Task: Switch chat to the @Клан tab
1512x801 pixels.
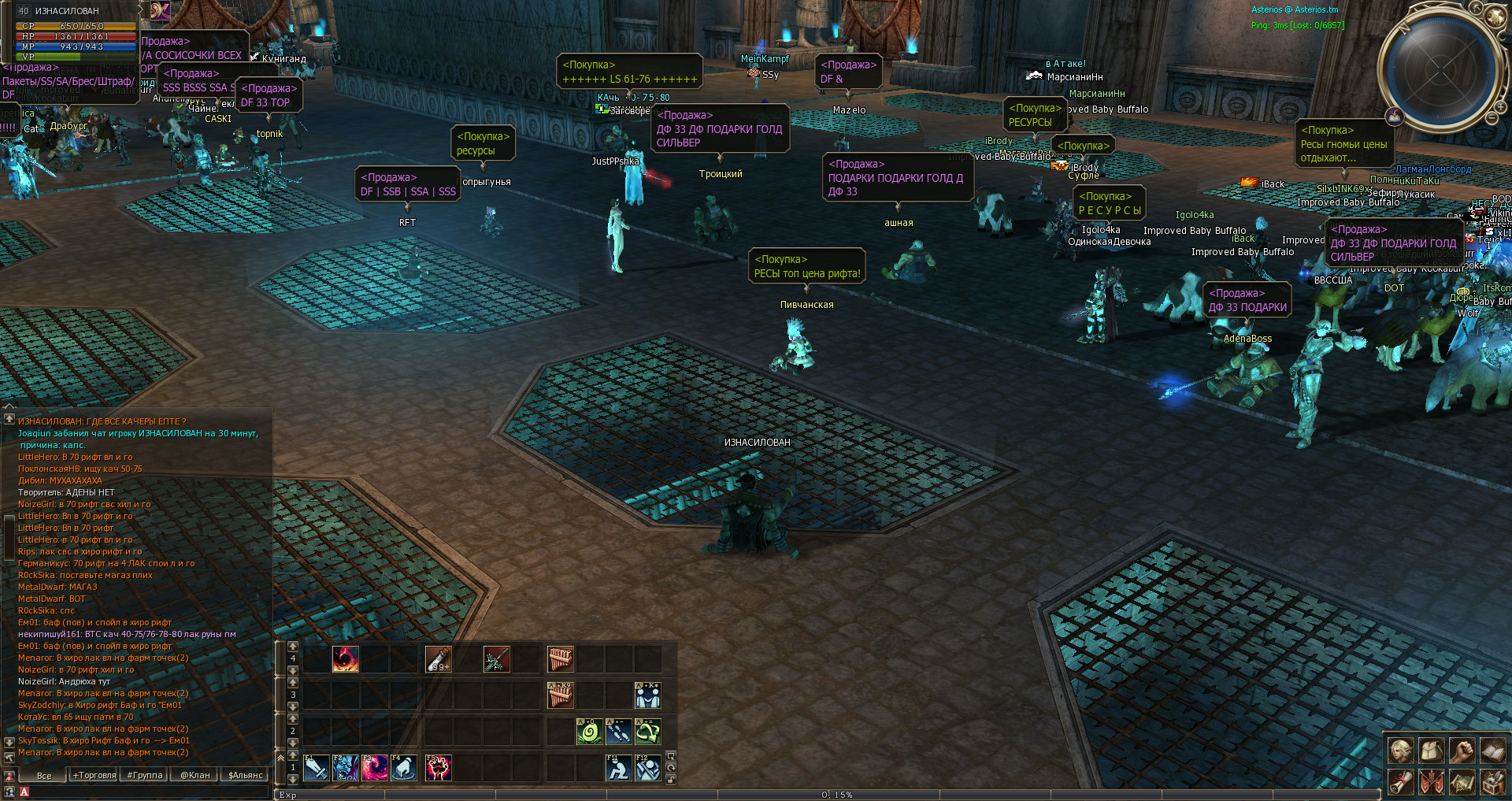Action: (195, 775)
